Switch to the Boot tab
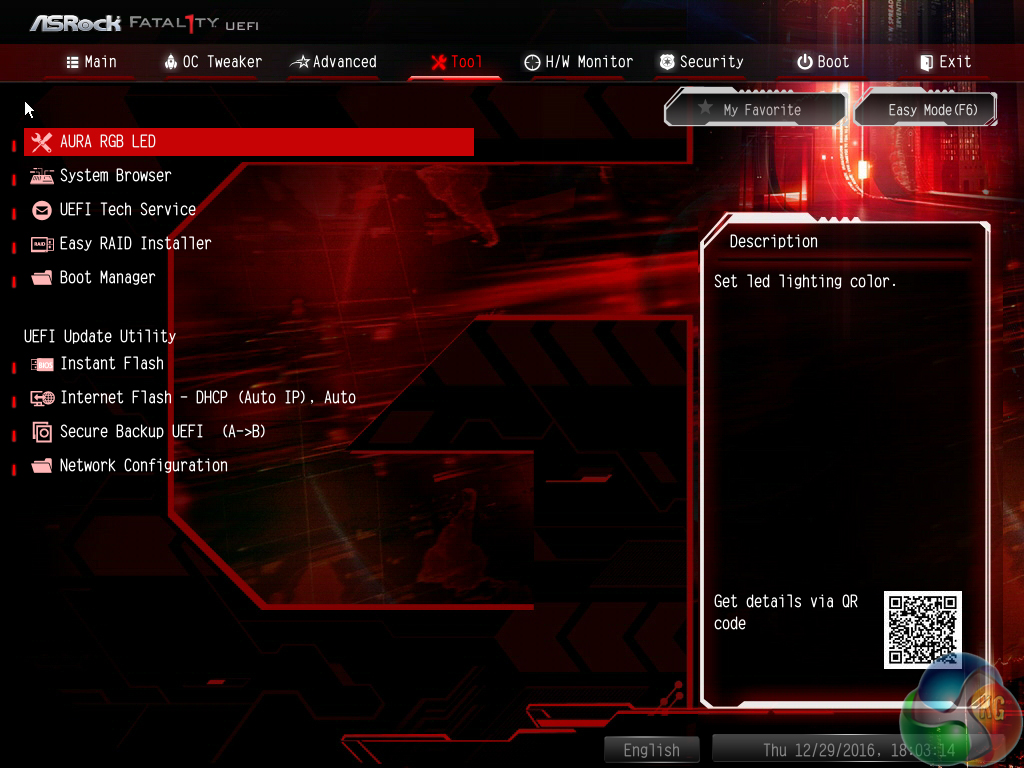 (x=823, y=62)
